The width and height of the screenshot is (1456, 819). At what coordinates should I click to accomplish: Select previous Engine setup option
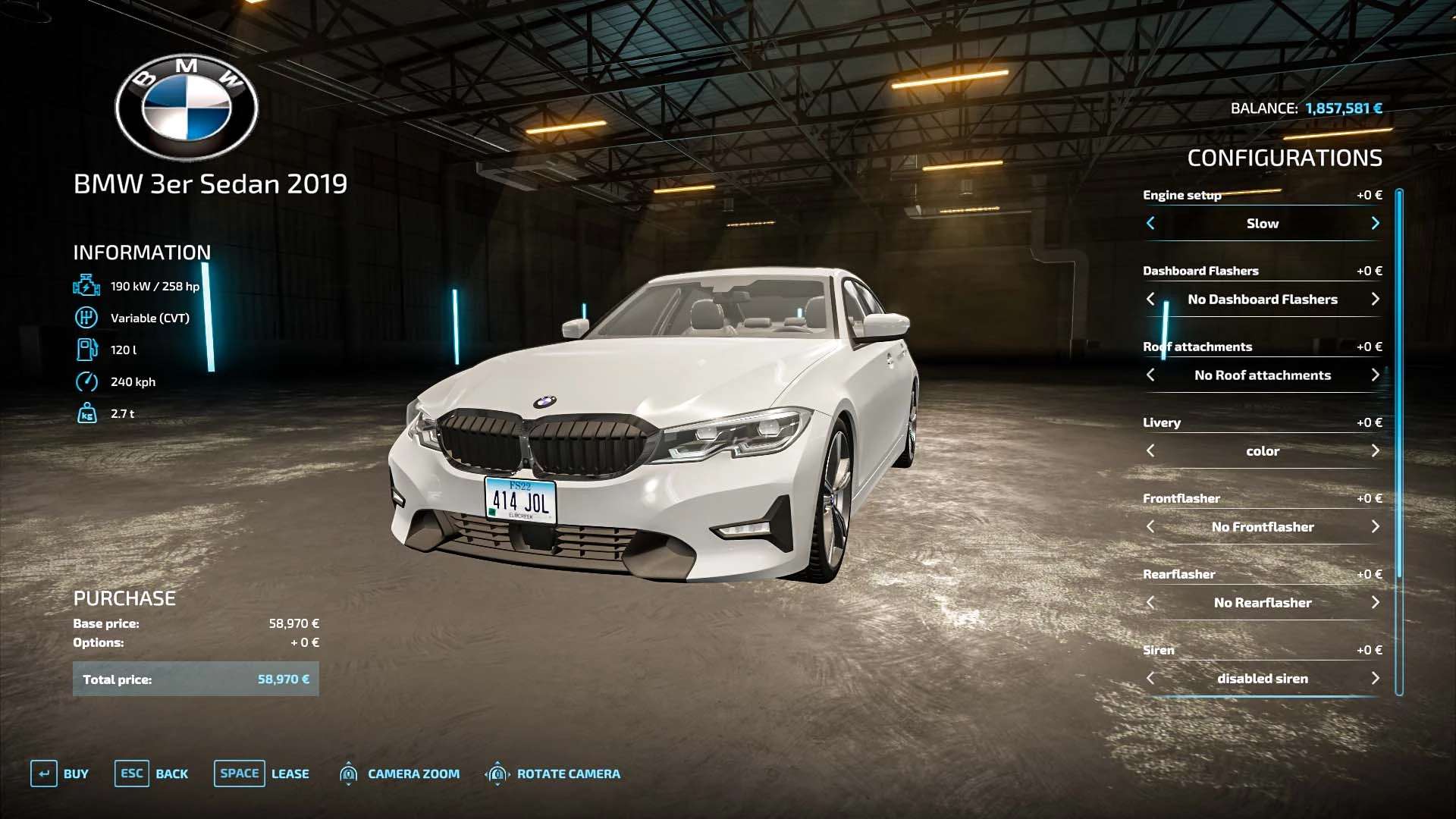tap(1150, 223)
